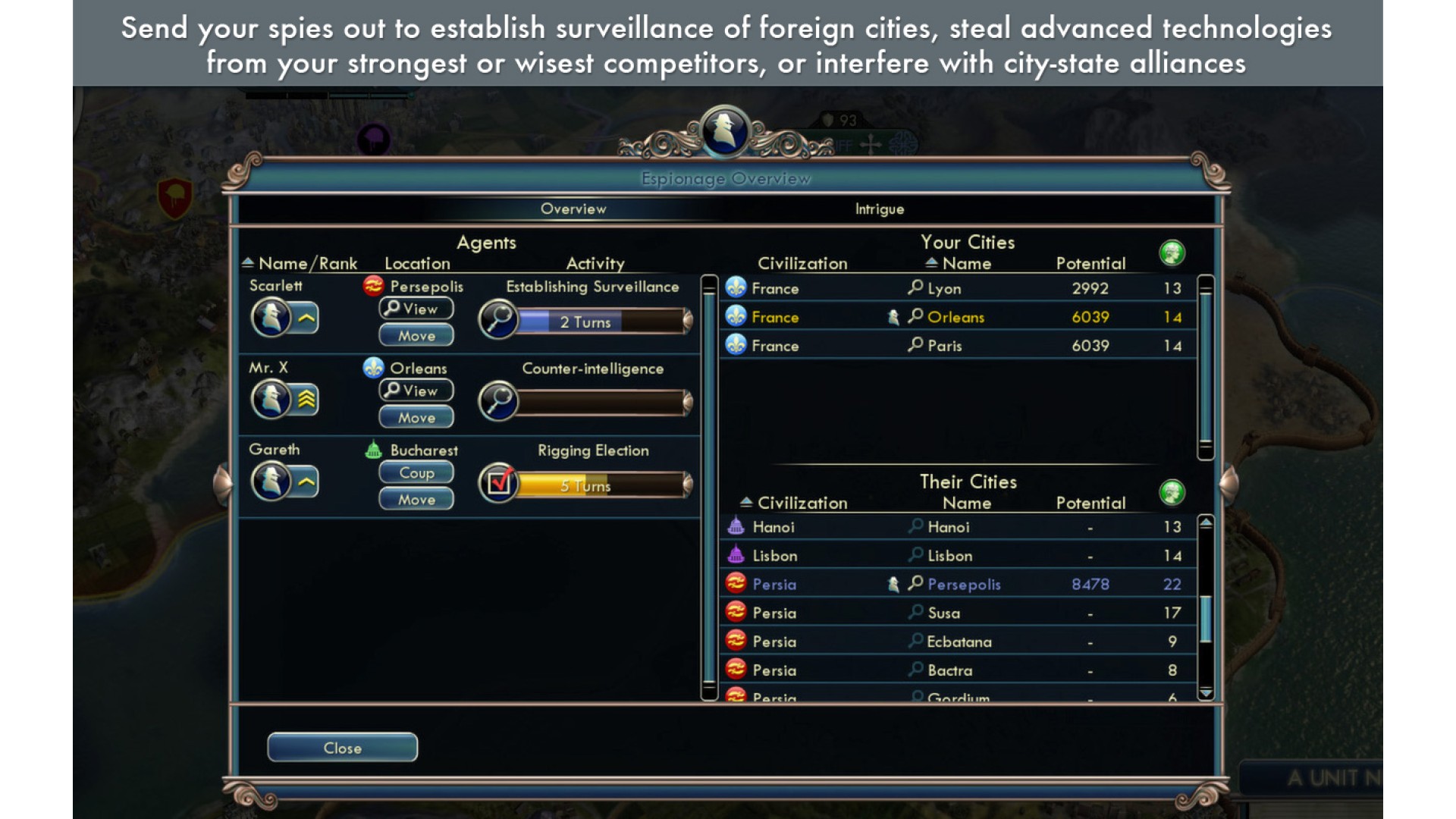Select the Paris city row
1456x819 pixels.
click(957, 346)
